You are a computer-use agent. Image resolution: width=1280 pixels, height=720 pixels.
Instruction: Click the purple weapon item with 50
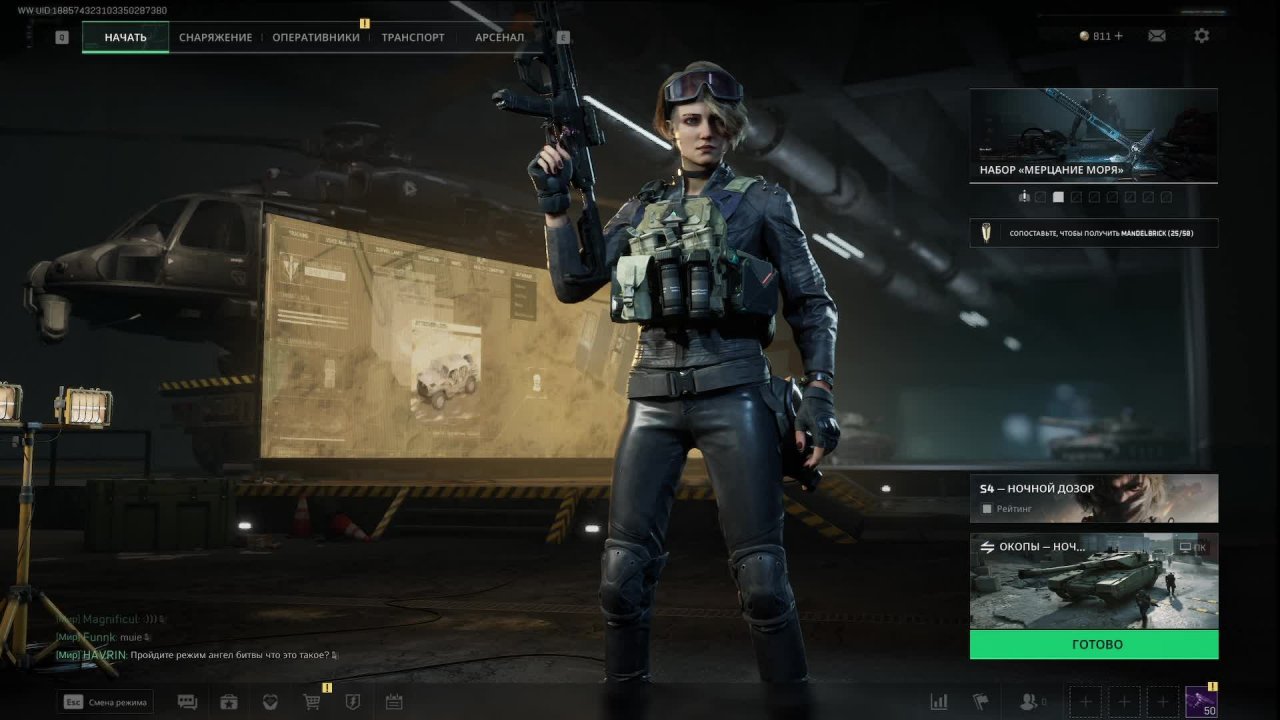(x=1200, y=702)
